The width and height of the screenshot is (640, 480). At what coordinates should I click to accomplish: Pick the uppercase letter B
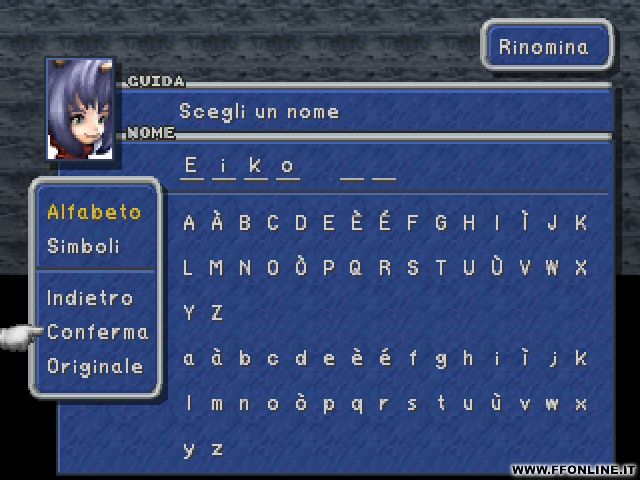[x=245, y=223]
